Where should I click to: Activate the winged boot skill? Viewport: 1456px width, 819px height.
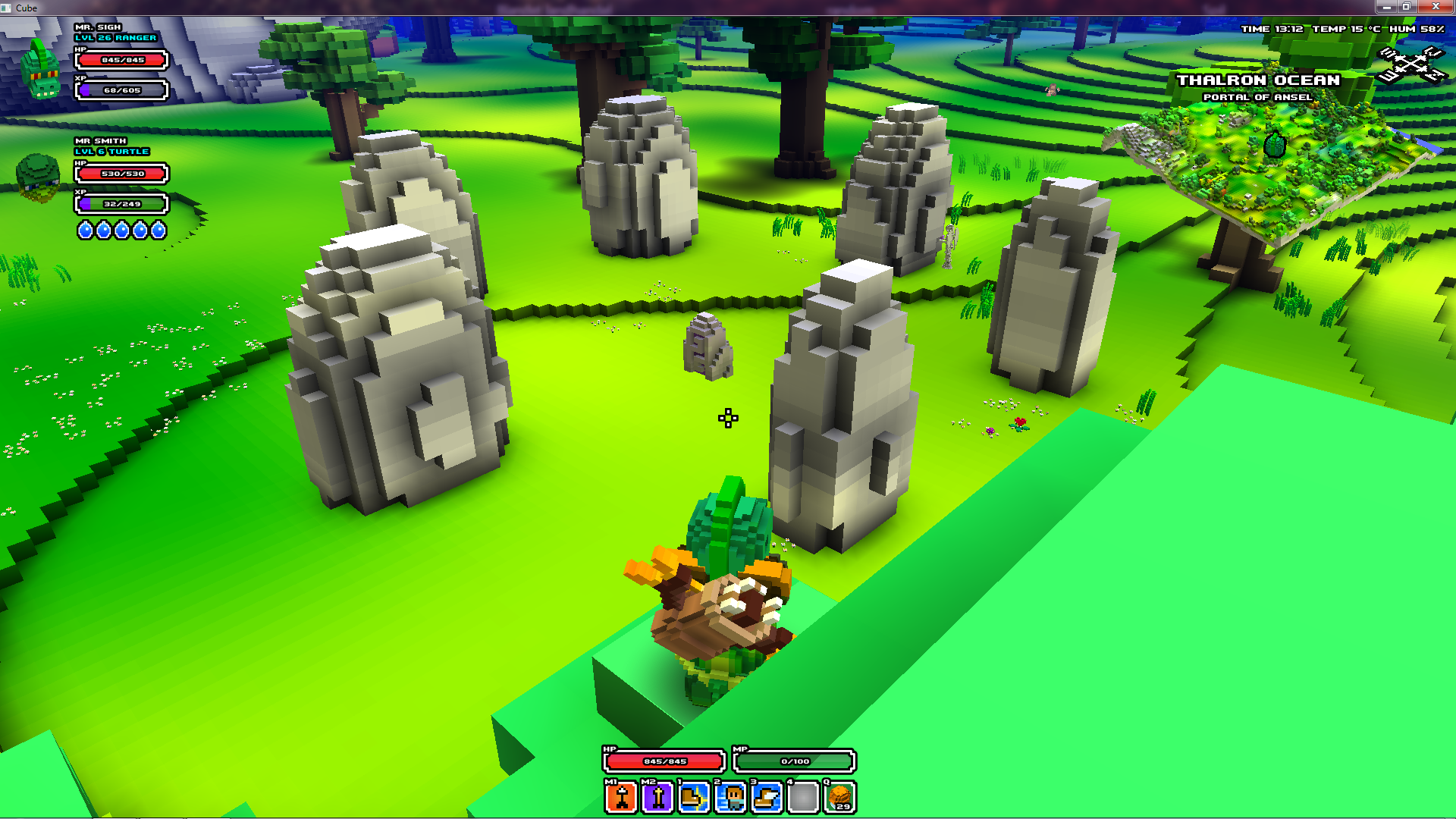pos(767,797)
